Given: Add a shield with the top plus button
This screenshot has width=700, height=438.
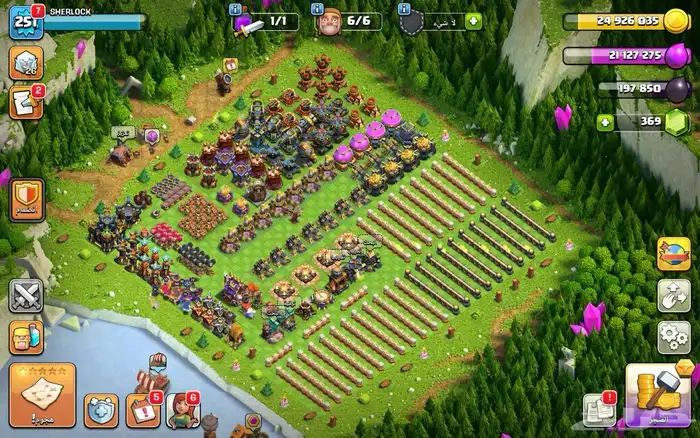Looking at the screenshot, I should [473, 21].
